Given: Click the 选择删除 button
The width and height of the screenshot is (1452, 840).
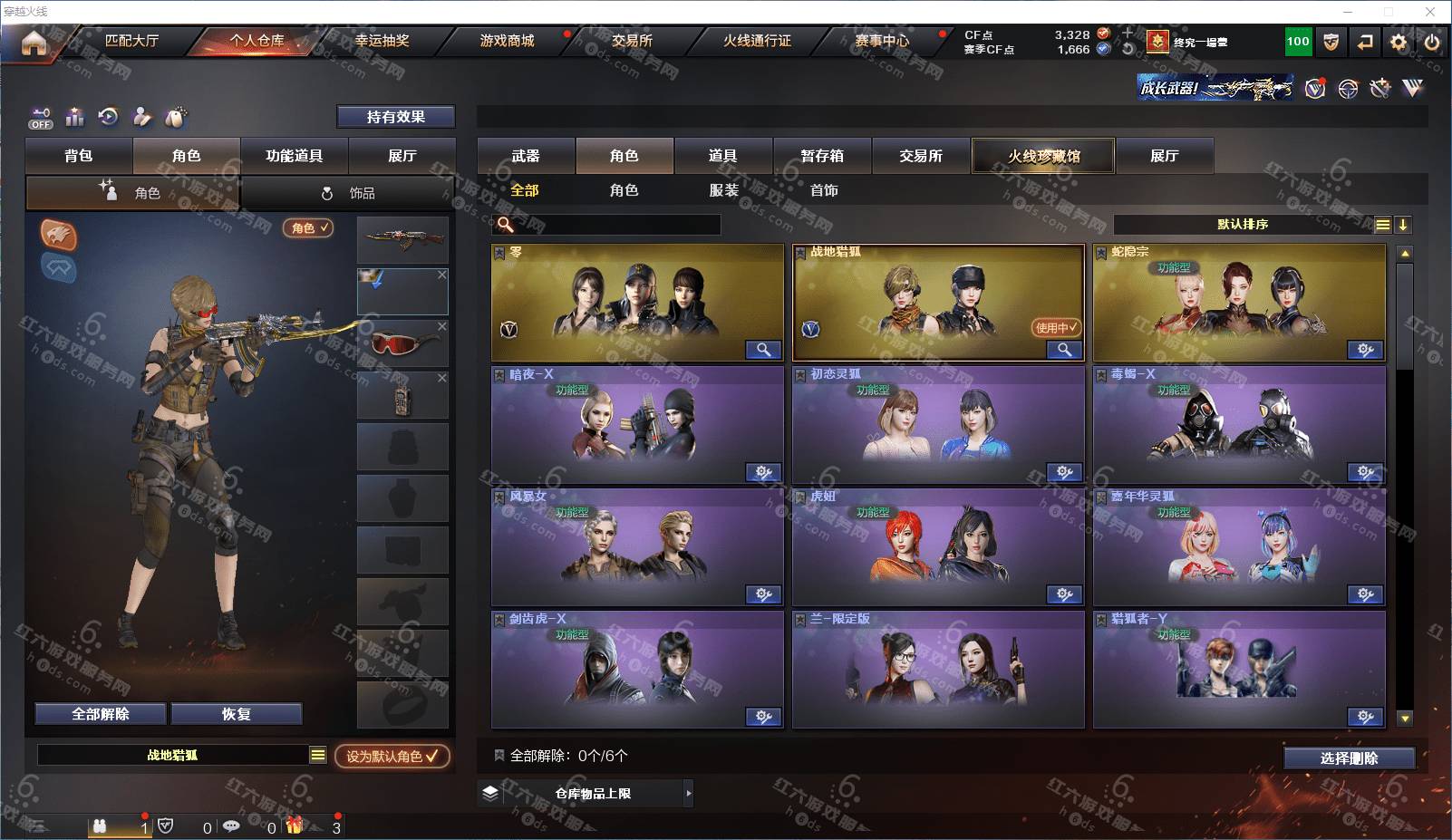Looking at the screenshot, I should pos(1349,758).
